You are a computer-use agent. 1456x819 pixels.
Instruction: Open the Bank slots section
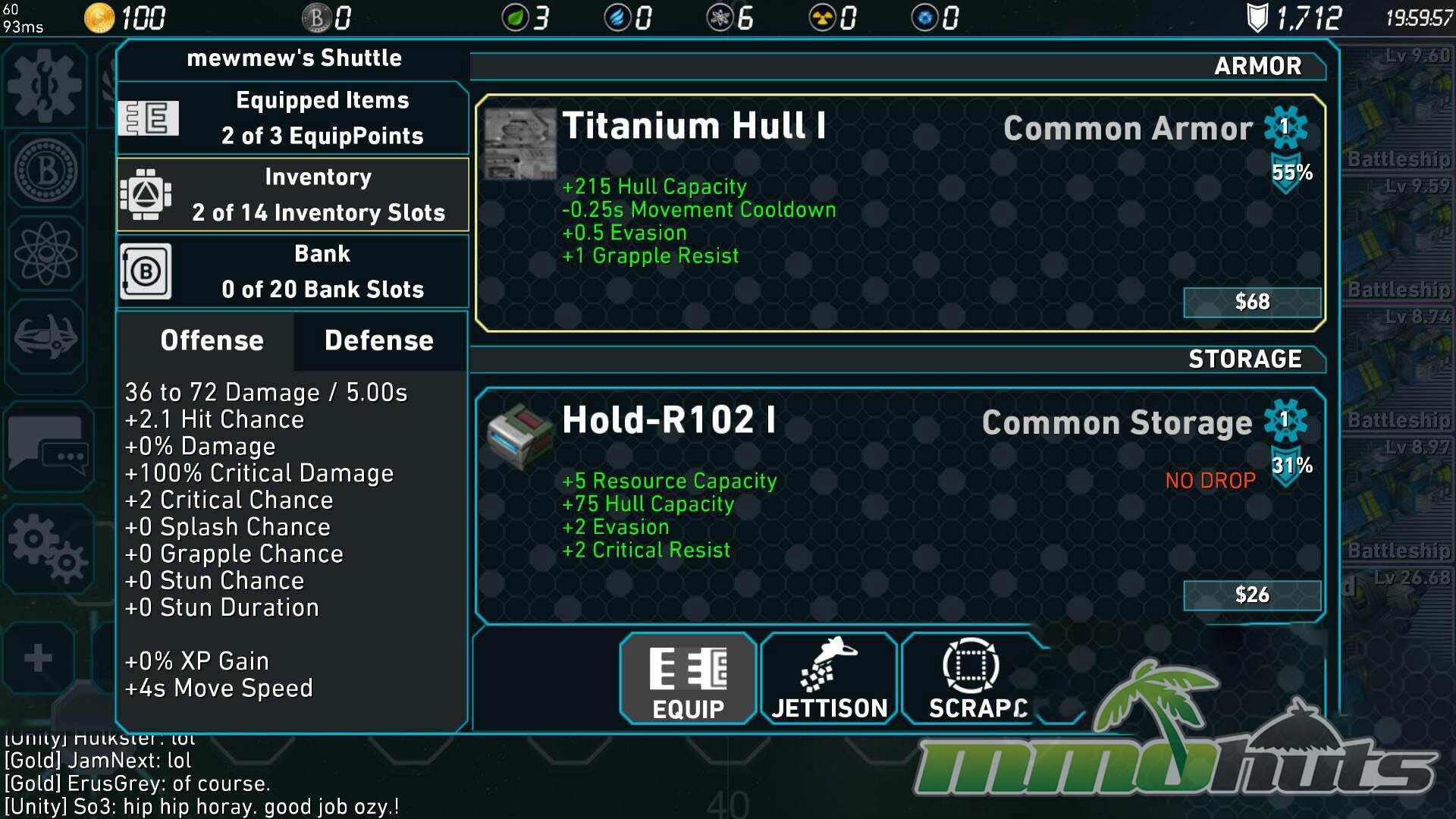coord(293,271)
